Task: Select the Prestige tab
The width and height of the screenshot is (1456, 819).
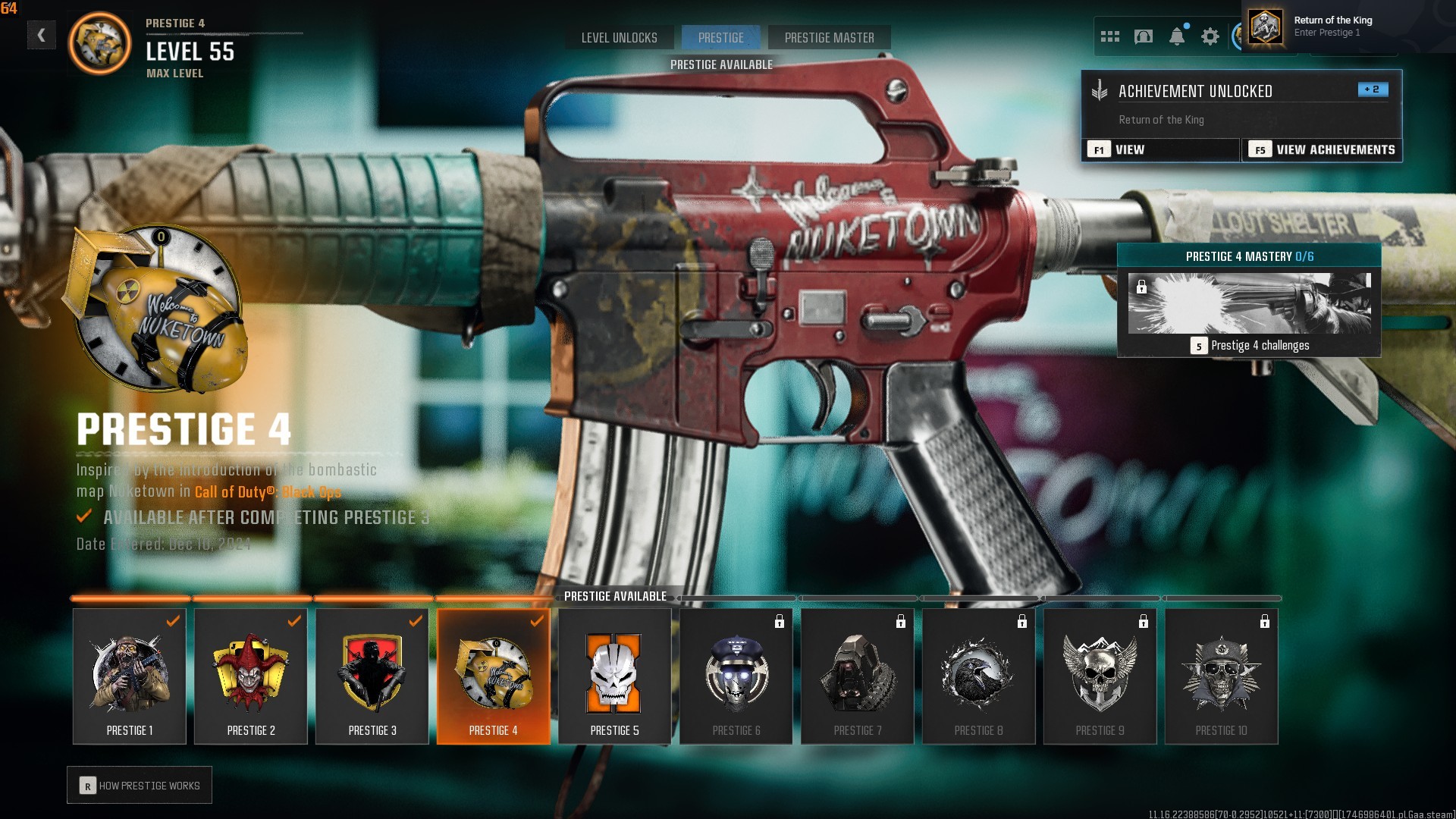Action: point(720,38)
